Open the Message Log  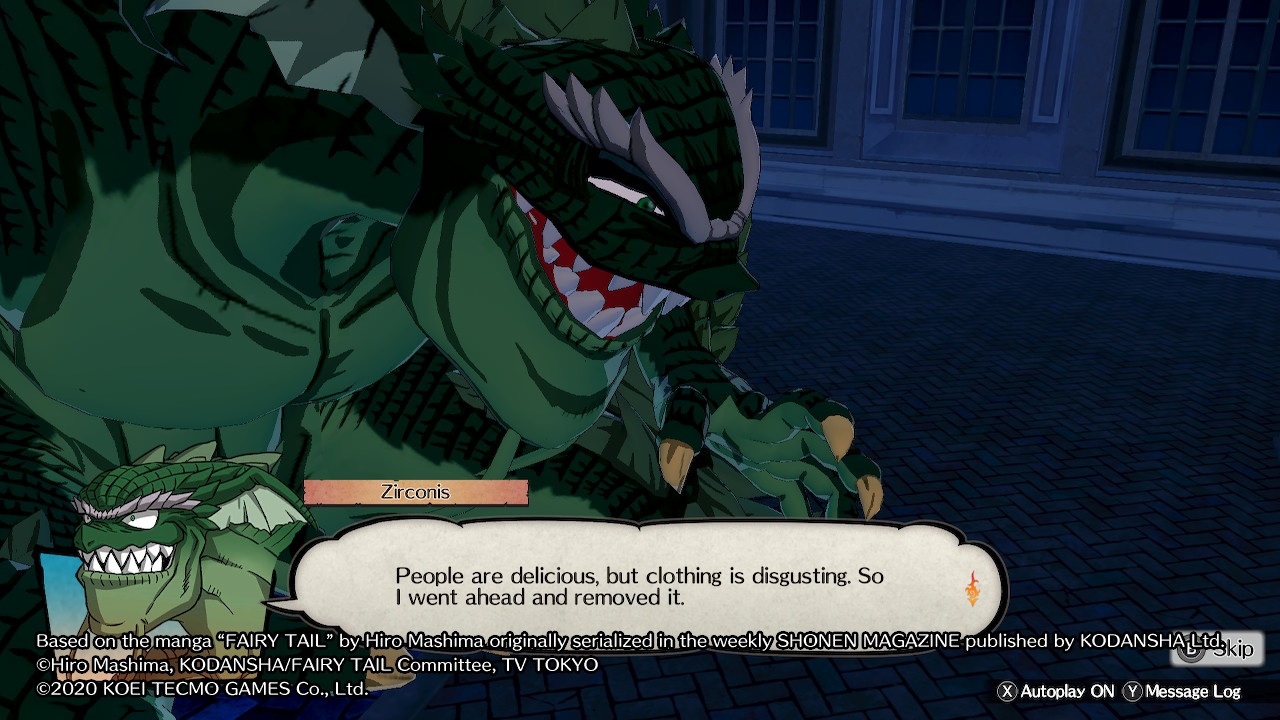[x=1182, y=691]
